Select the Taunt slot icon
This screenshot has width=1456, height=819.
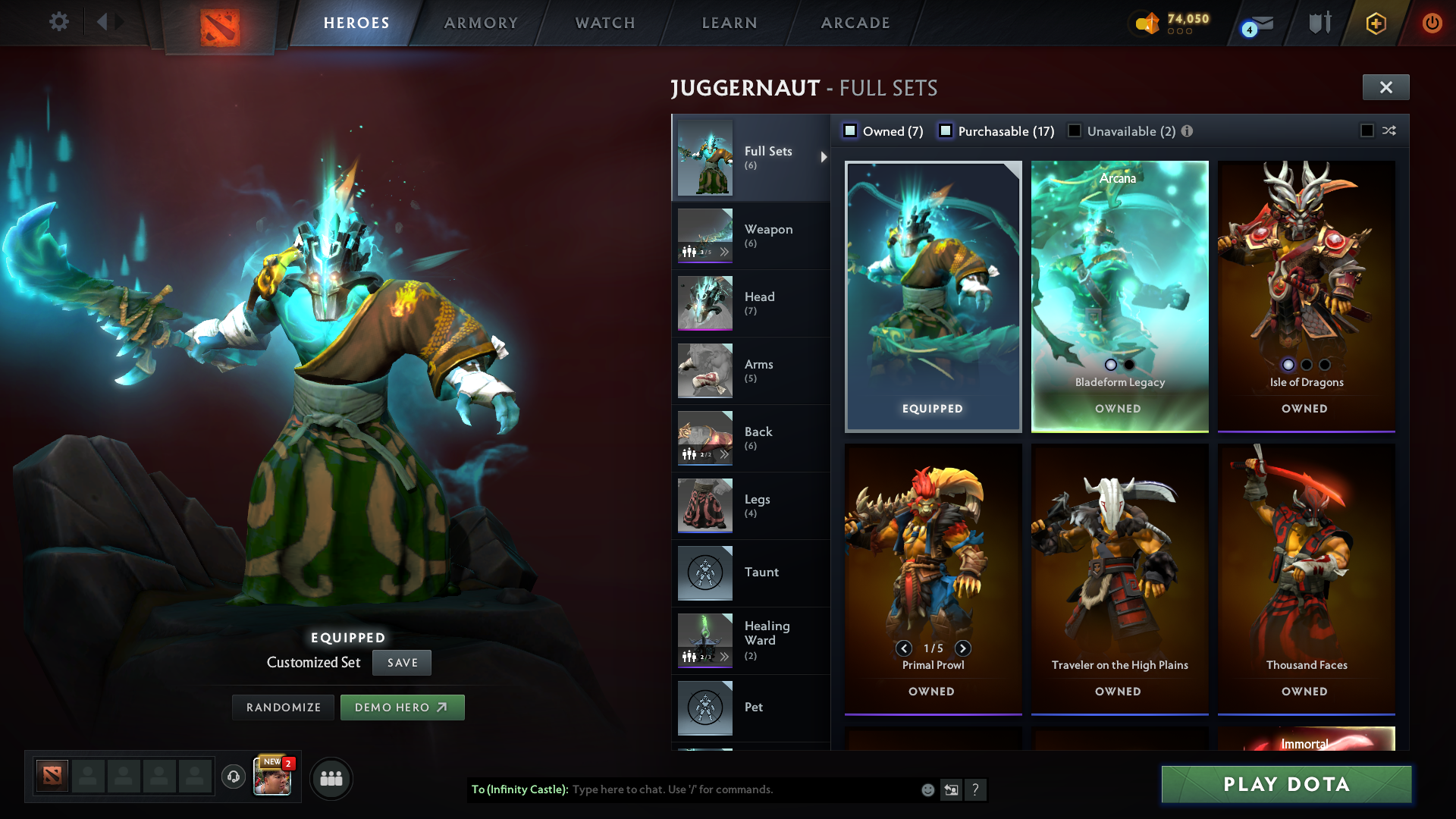pos(704,573)
